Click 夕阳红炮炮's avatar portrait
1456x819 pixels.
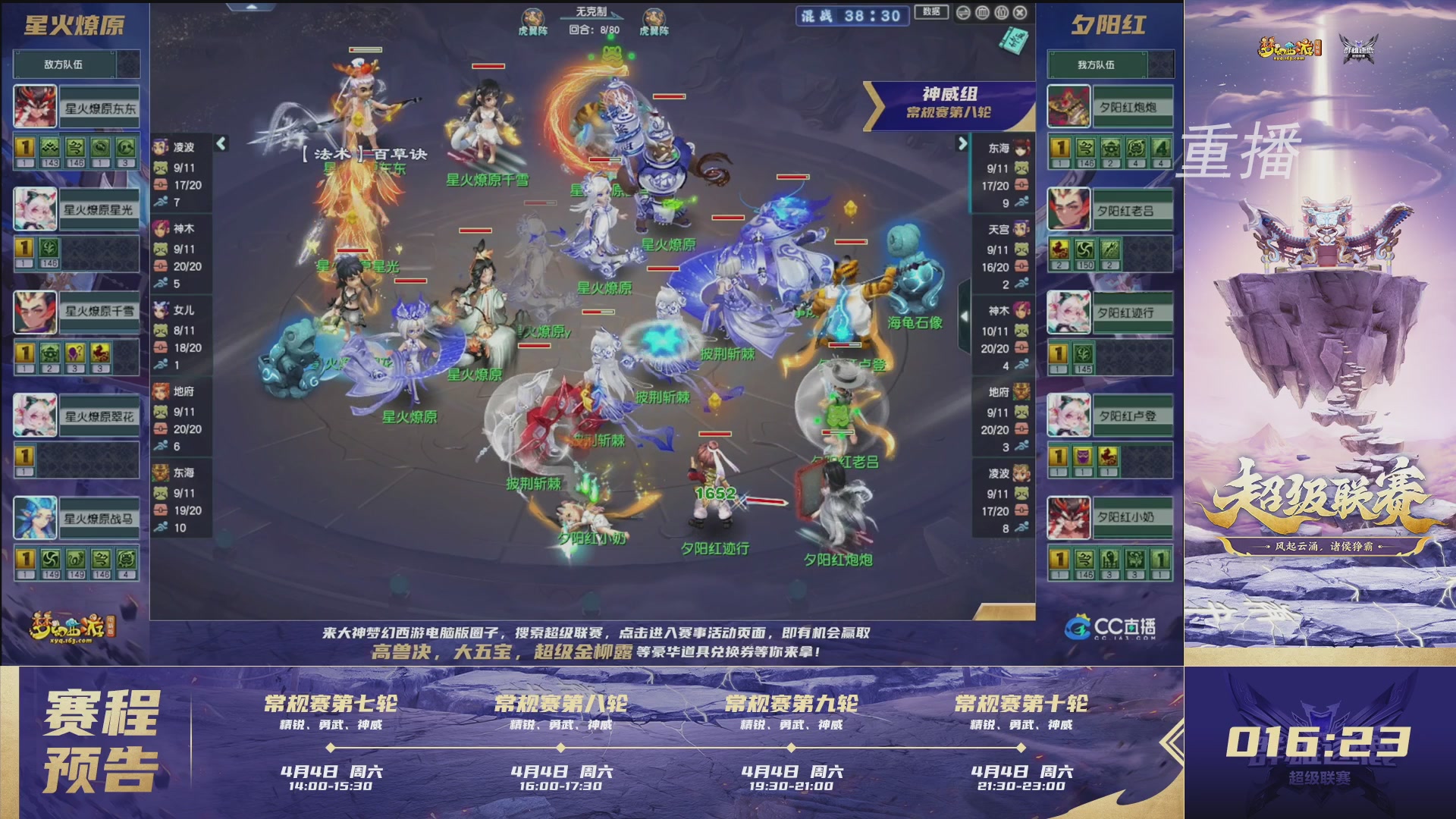point(1068,106)
